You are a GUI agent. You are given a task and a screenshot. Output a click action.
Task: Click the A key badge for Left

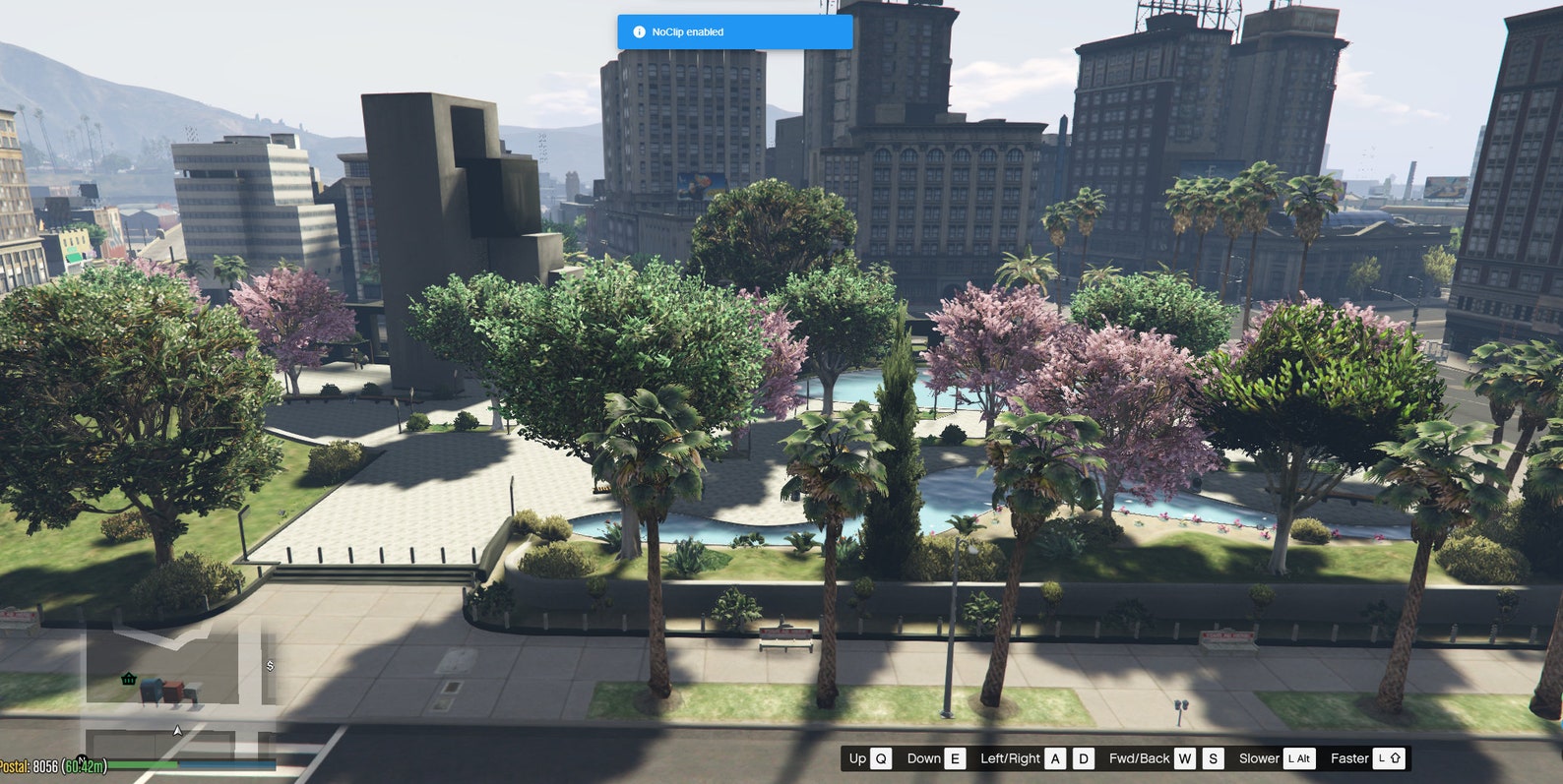1055,758
